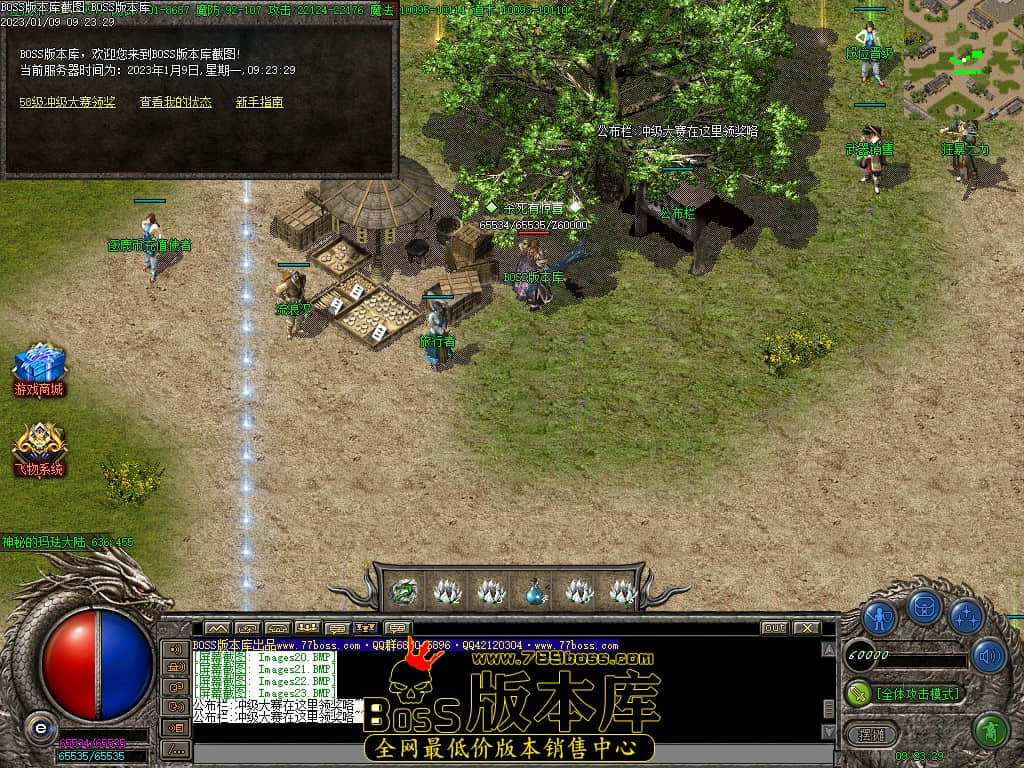Select the 查看我的状态 dialogue option

(x=175, y=102)
